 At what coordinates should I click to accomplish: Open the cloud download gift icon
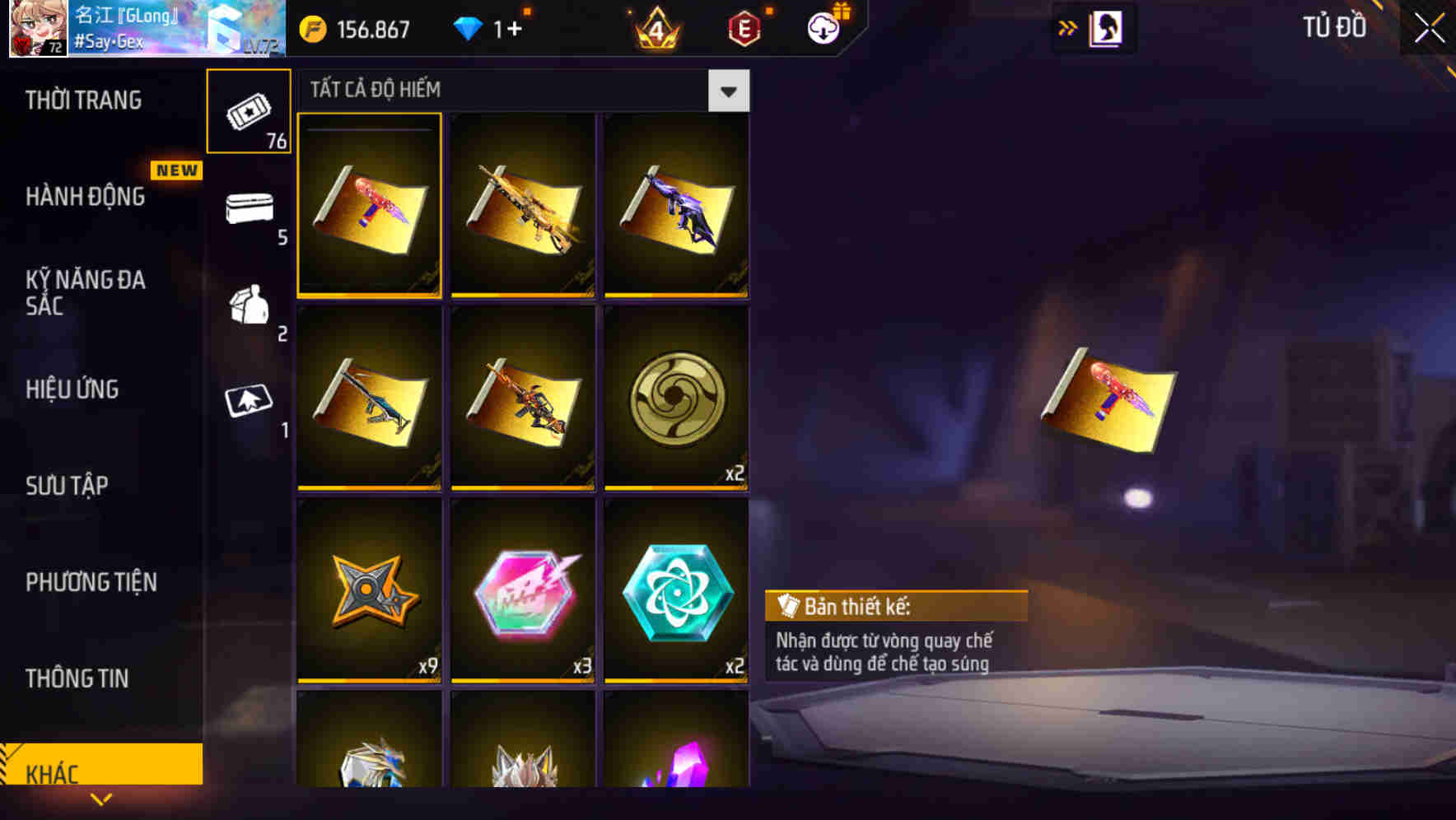coord(825,28)
